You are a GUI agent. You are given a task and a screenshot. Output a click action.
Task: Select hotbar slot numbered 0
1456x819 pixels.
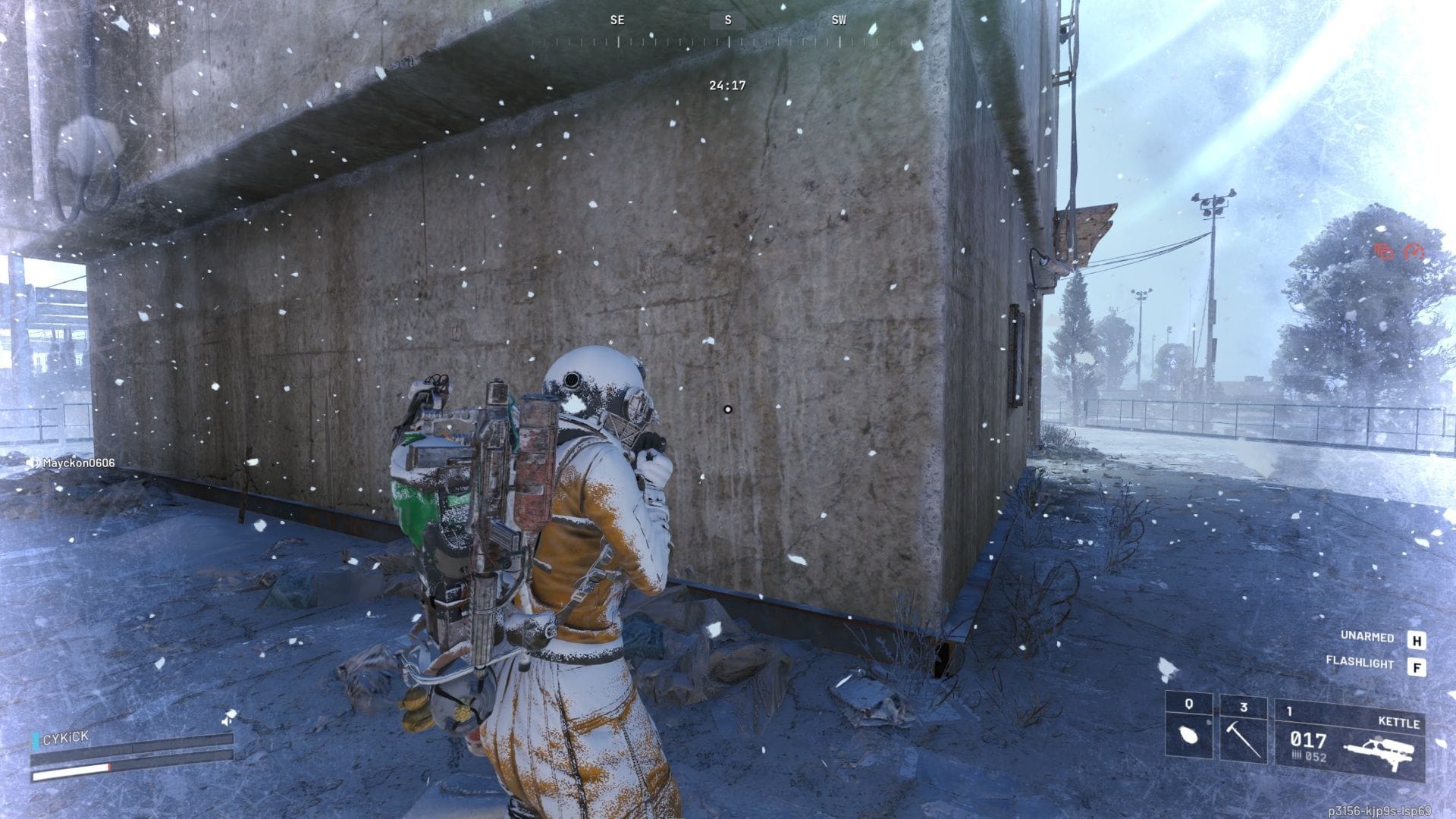click(1189, 703)
